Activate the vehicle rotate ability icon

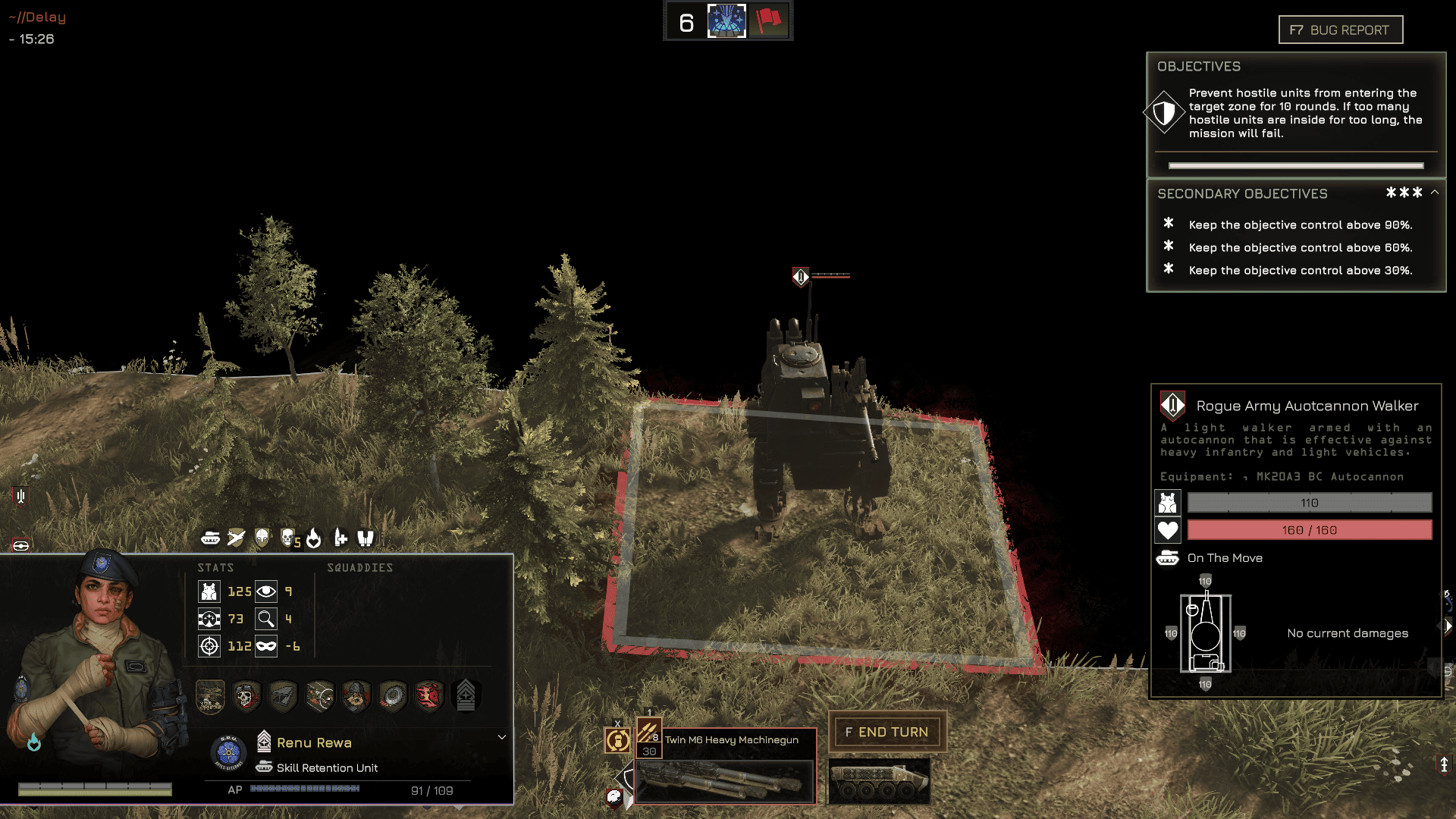pyautogui.click(x=618, y=740)
